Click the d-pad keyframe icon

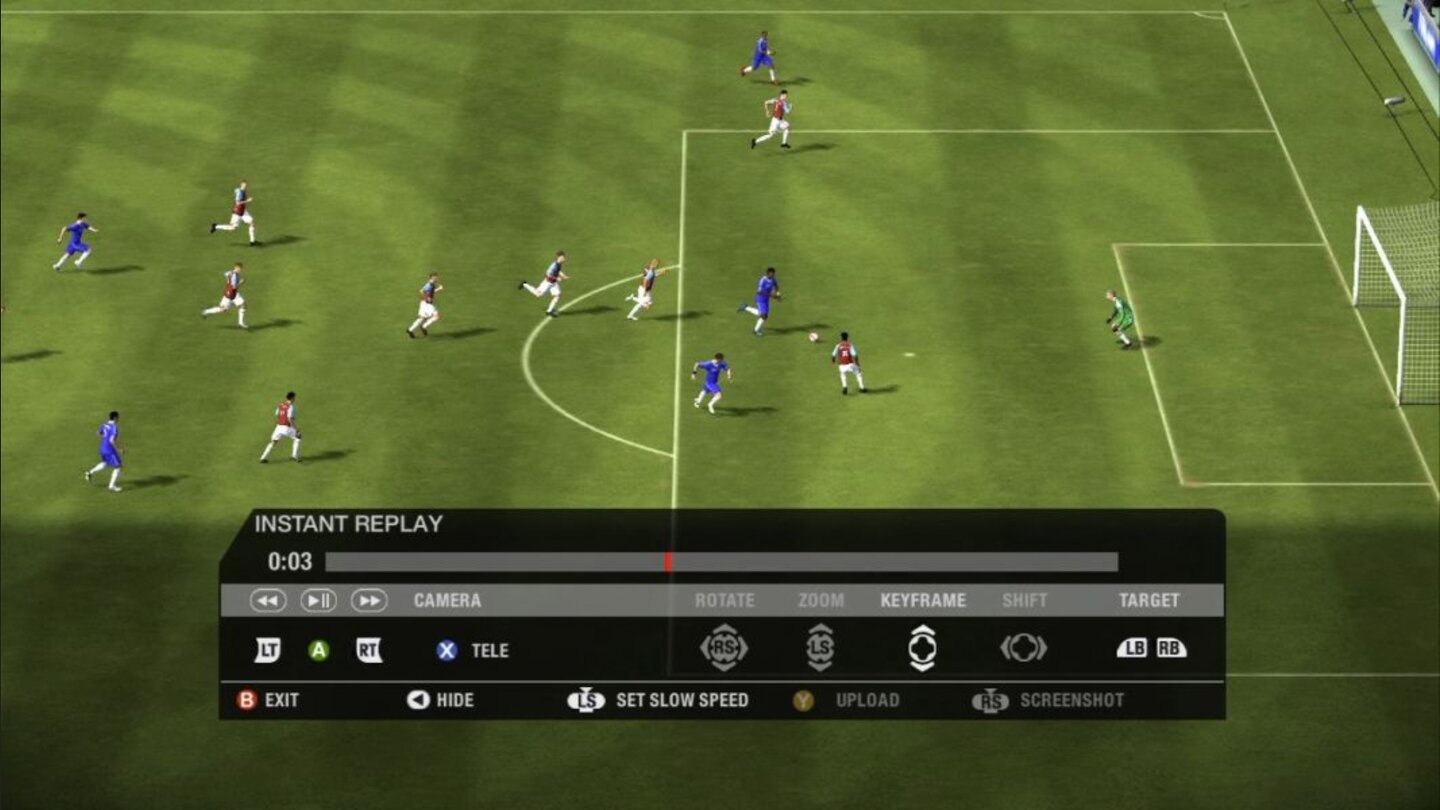point(923,648)
